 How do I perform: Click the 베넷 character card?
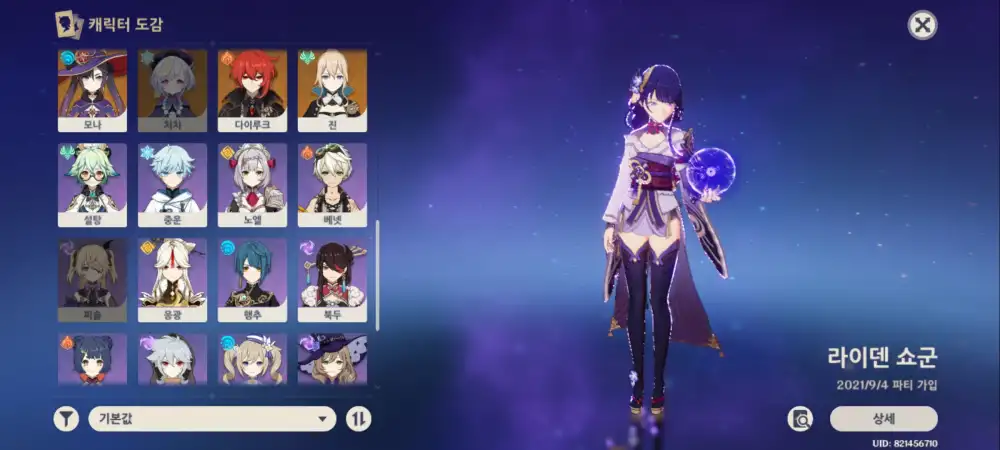tap(332, 185)
